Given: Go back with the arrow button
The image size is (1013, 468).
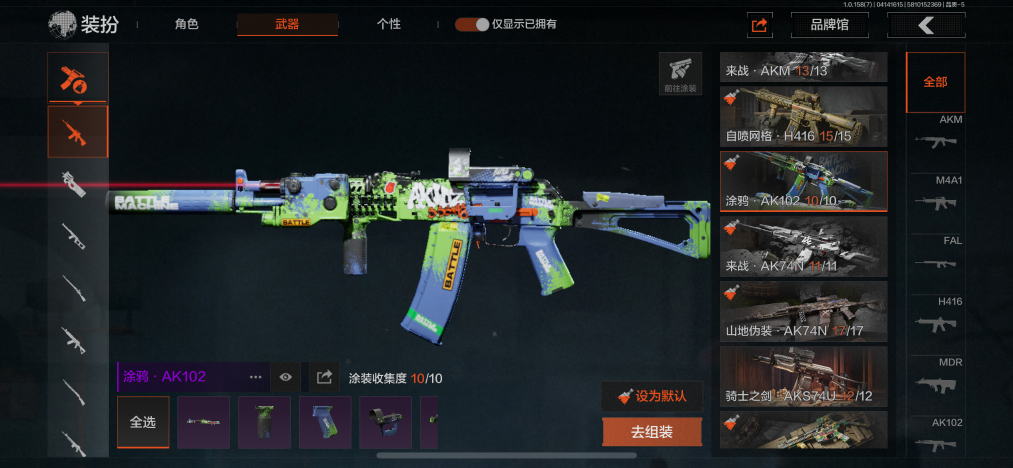Looking at the screenshot, I should [926, 25].
